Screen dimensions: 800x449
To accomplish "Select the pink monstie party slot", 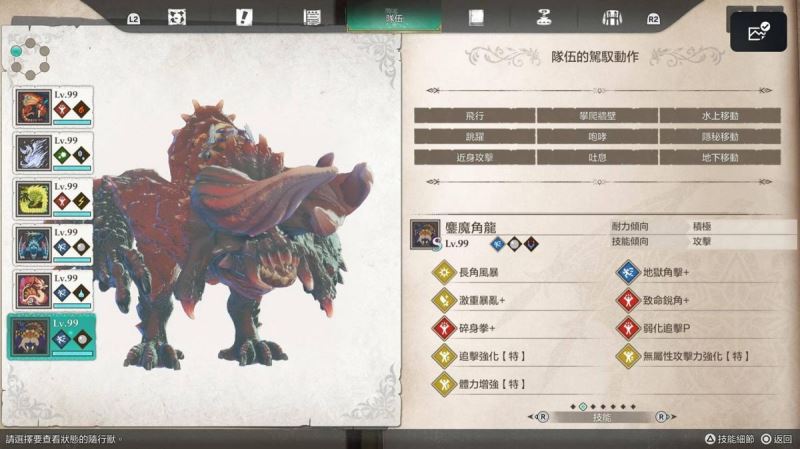I will click(52, 291).
